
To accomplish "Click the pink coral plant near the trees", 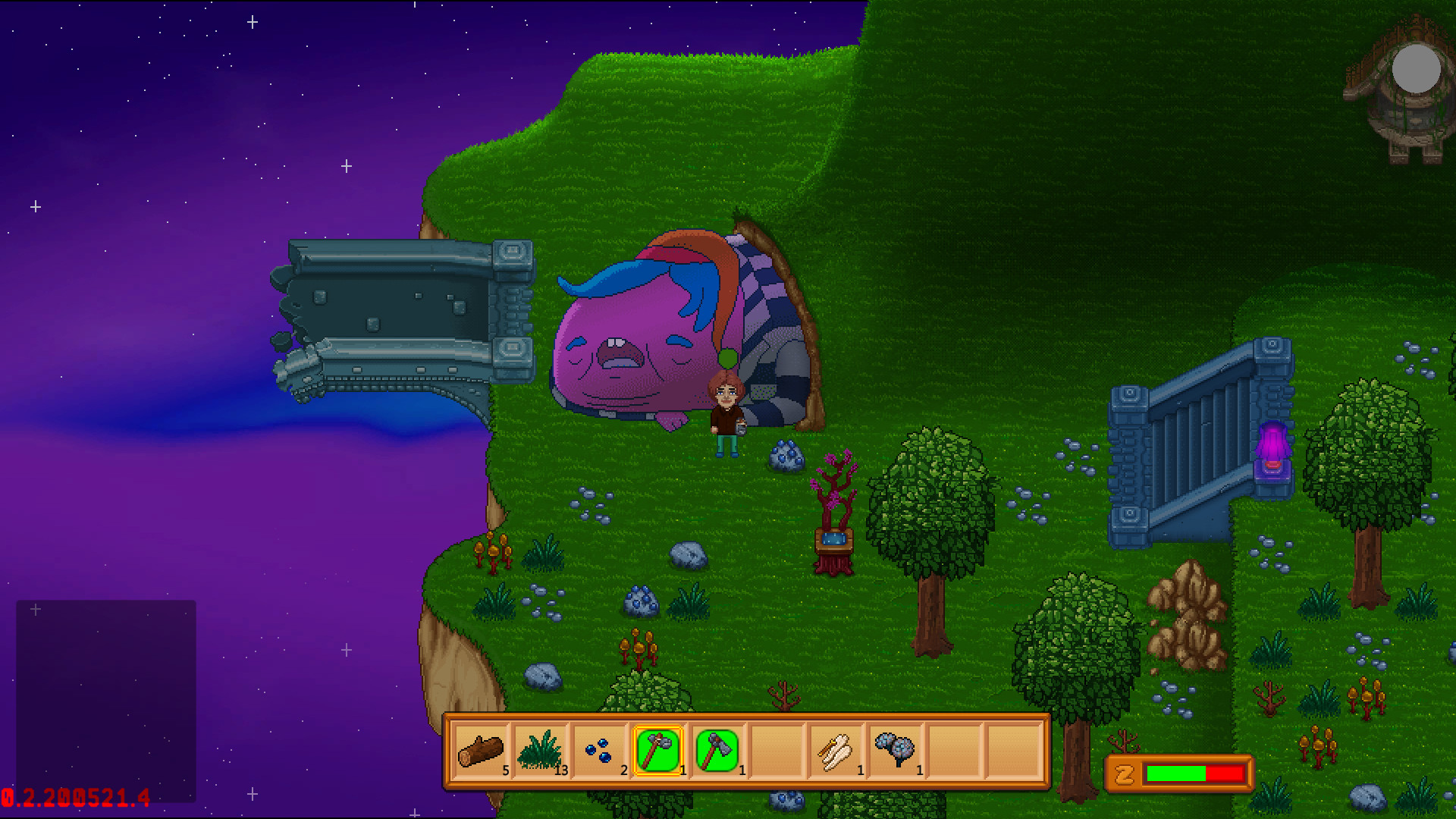I will (x=834, y=485).
